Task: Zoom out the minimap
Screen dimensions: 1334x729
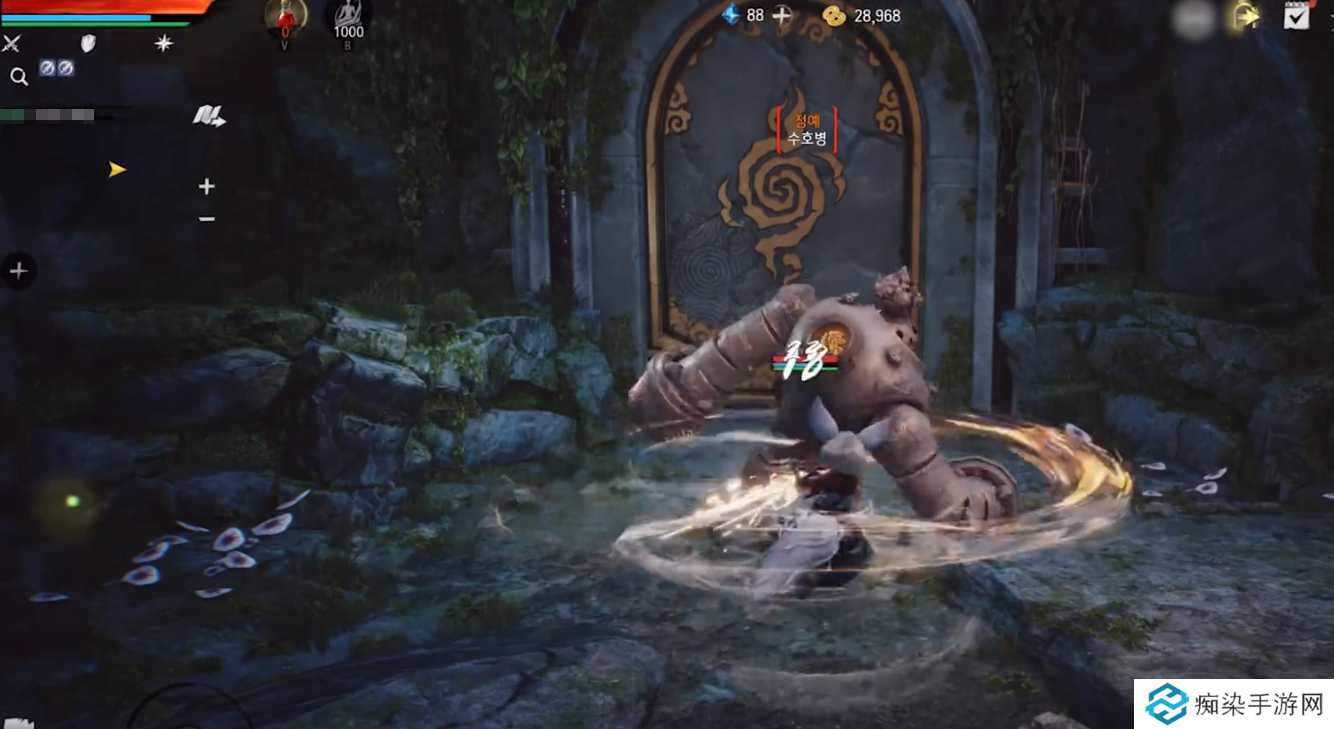Action: (207, 219)
